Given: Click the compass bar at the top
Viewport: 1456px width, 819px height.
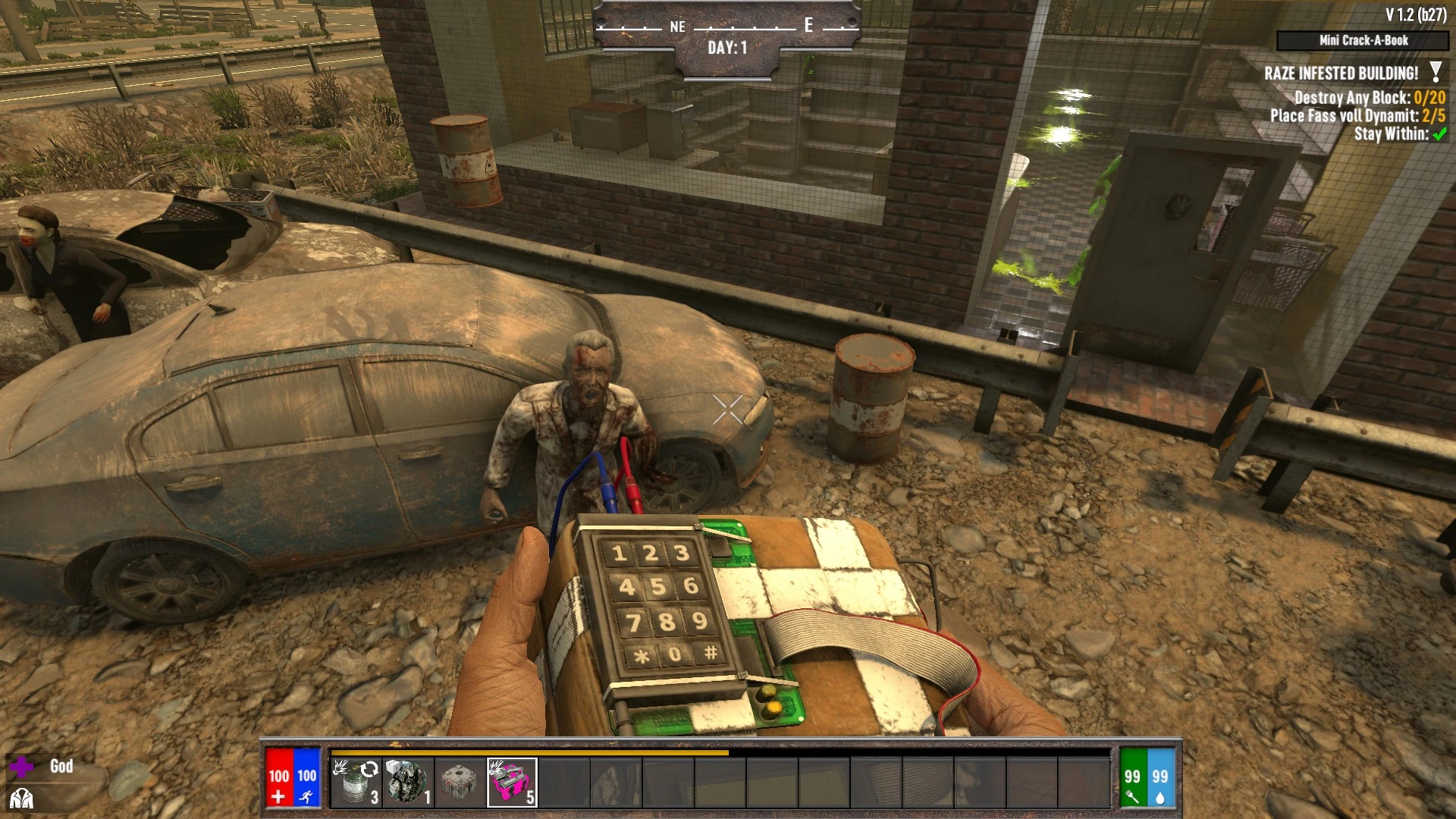Looking at the screenshot, I should (727, 27).
